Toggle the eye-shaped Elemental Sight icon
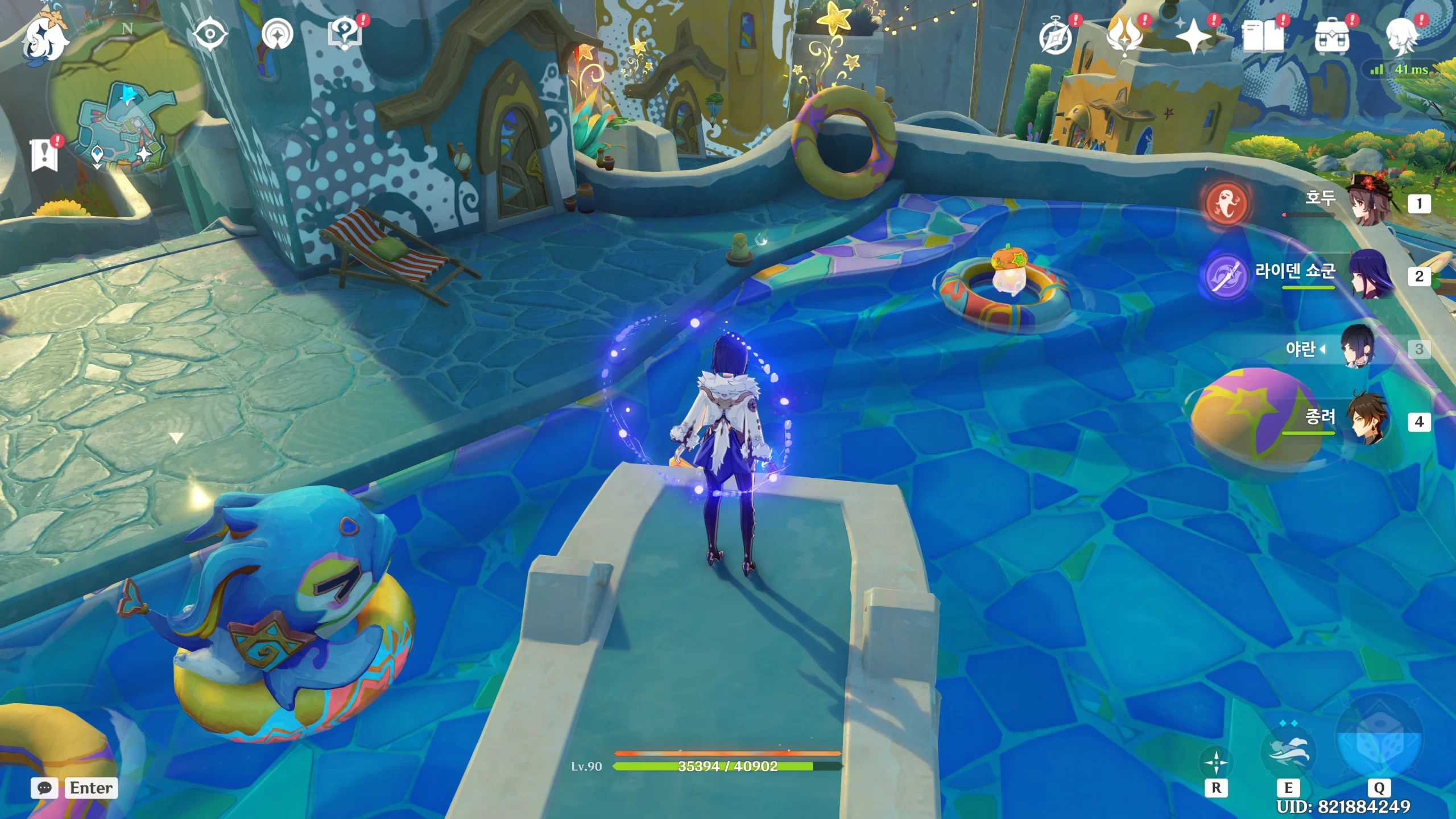Screen dimensions: 1456x819 (x=210, y=35)
